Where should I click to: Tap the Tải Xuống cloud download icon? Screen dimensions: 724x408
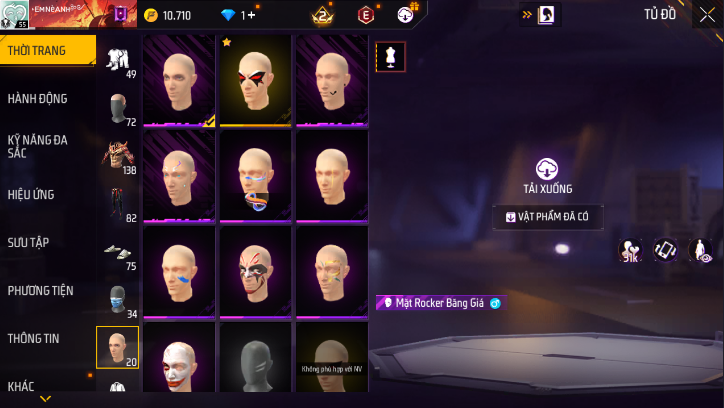click(x=547, y=169)
